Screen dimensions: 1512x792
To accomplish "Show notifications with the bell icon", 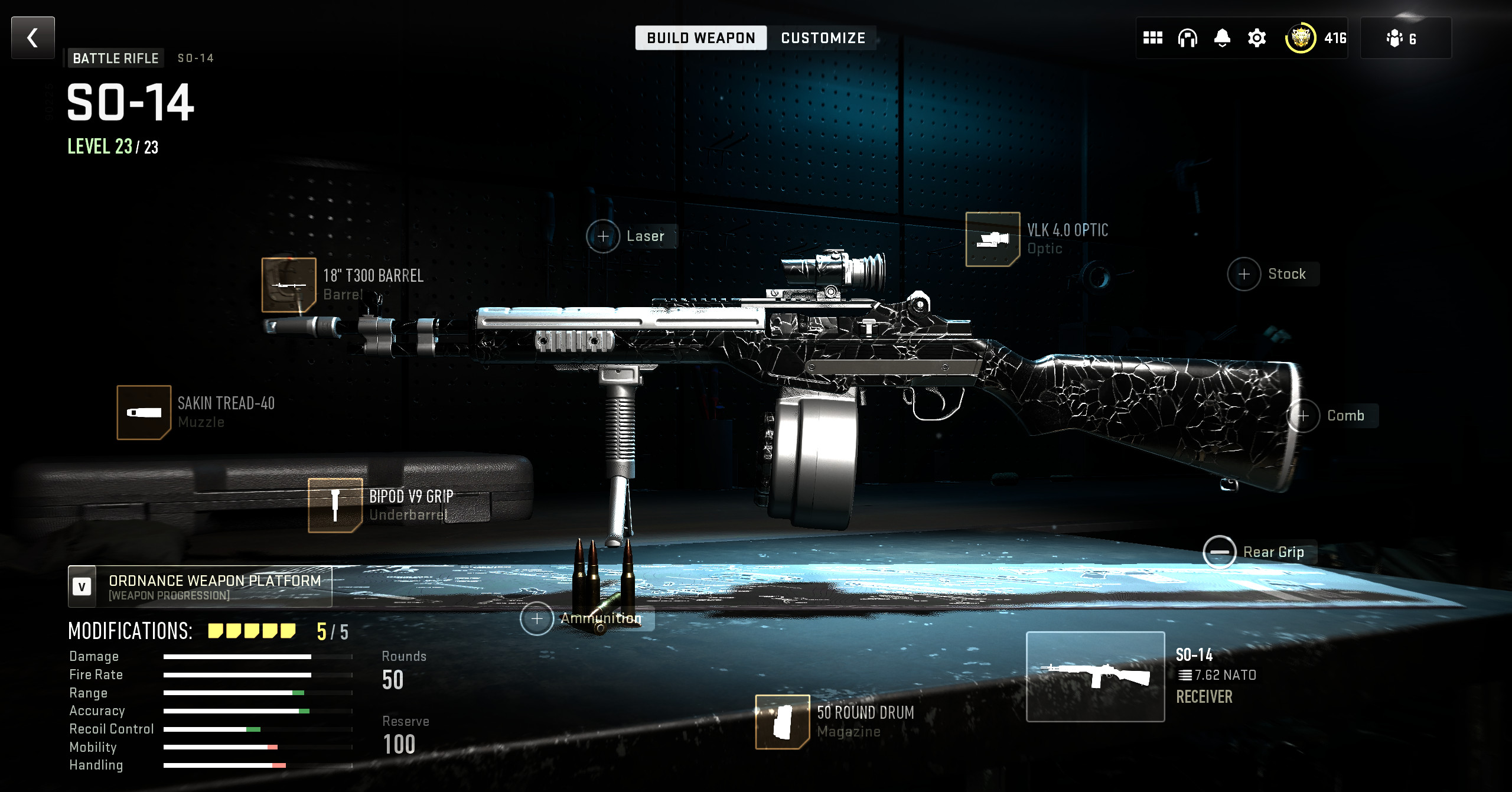I will click(x=1222, y=38).
